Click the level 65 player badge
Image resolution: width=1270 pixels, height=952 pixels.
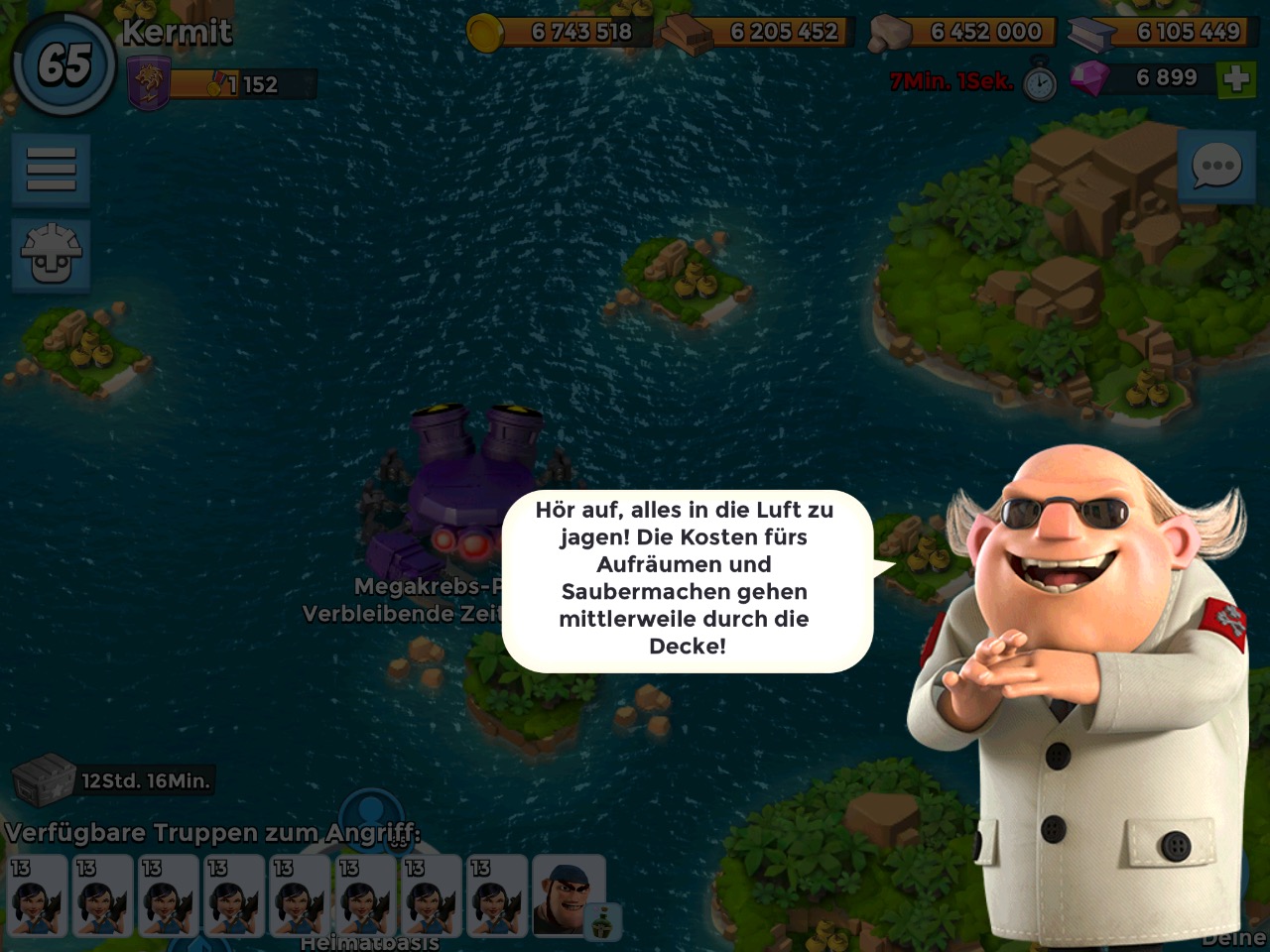[x=63, y=63]
